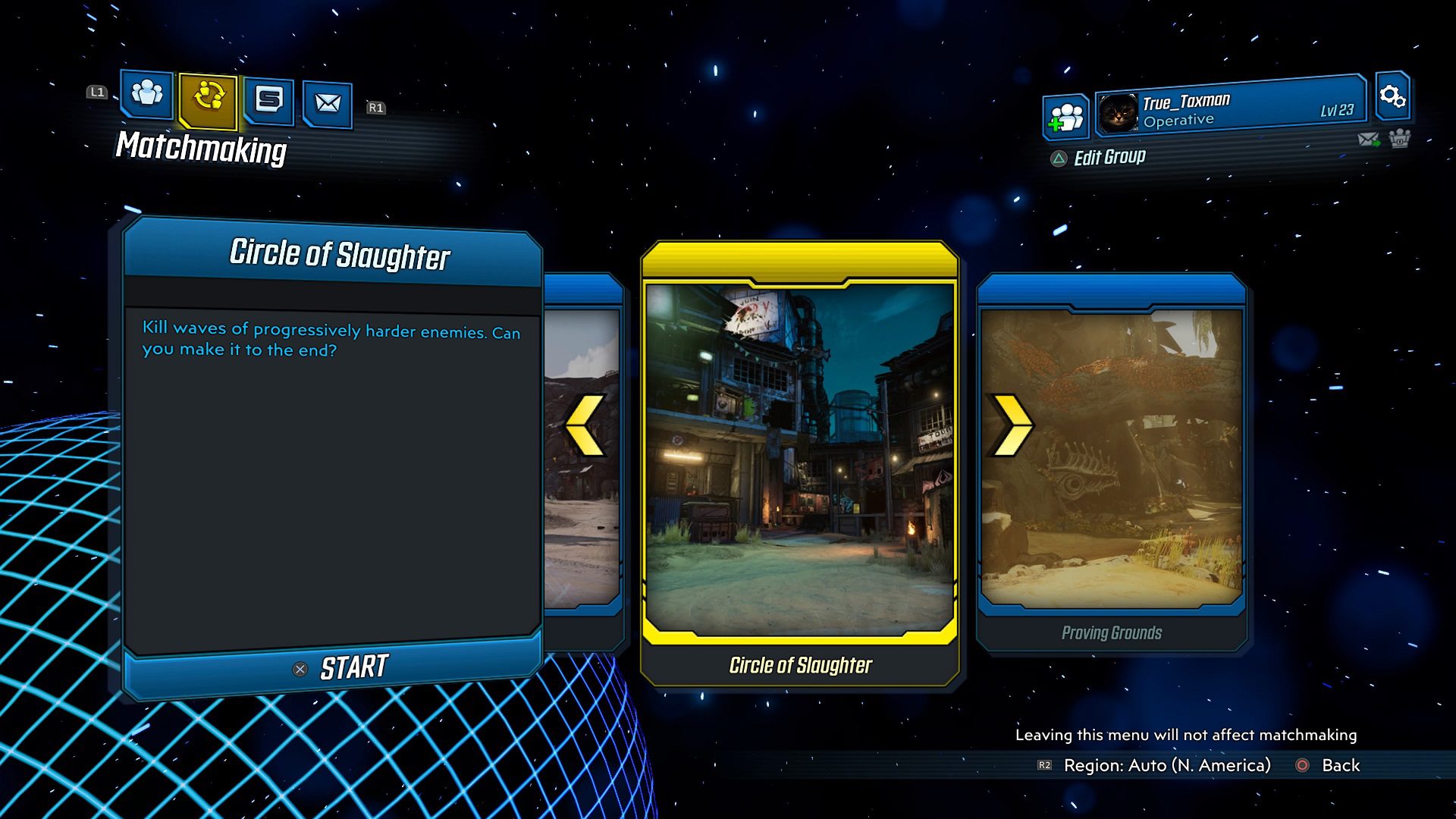Advance to next mode with right arrow
This screenshot has height=819, width=1456.
tap(1012, 425)
